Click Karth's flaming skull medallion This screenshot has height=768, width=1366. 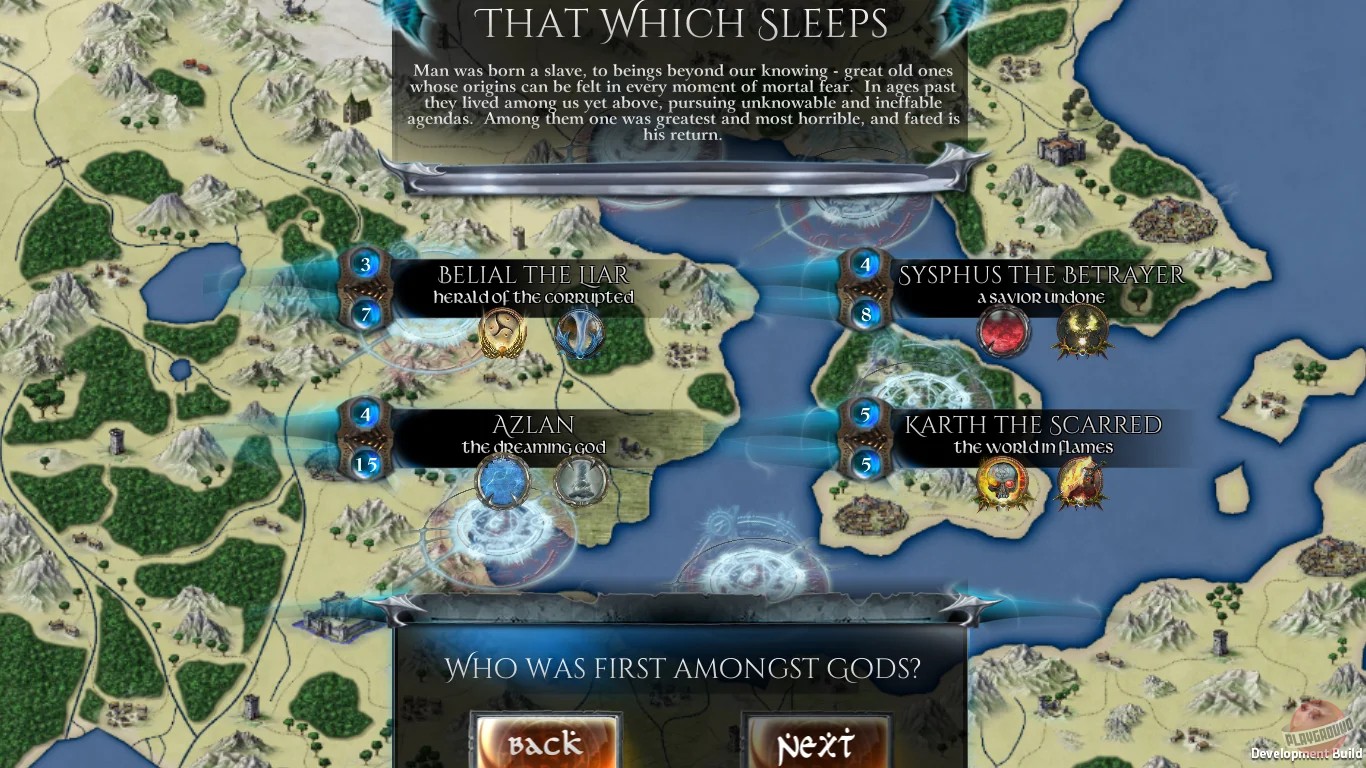click(x=1003, y=482)
